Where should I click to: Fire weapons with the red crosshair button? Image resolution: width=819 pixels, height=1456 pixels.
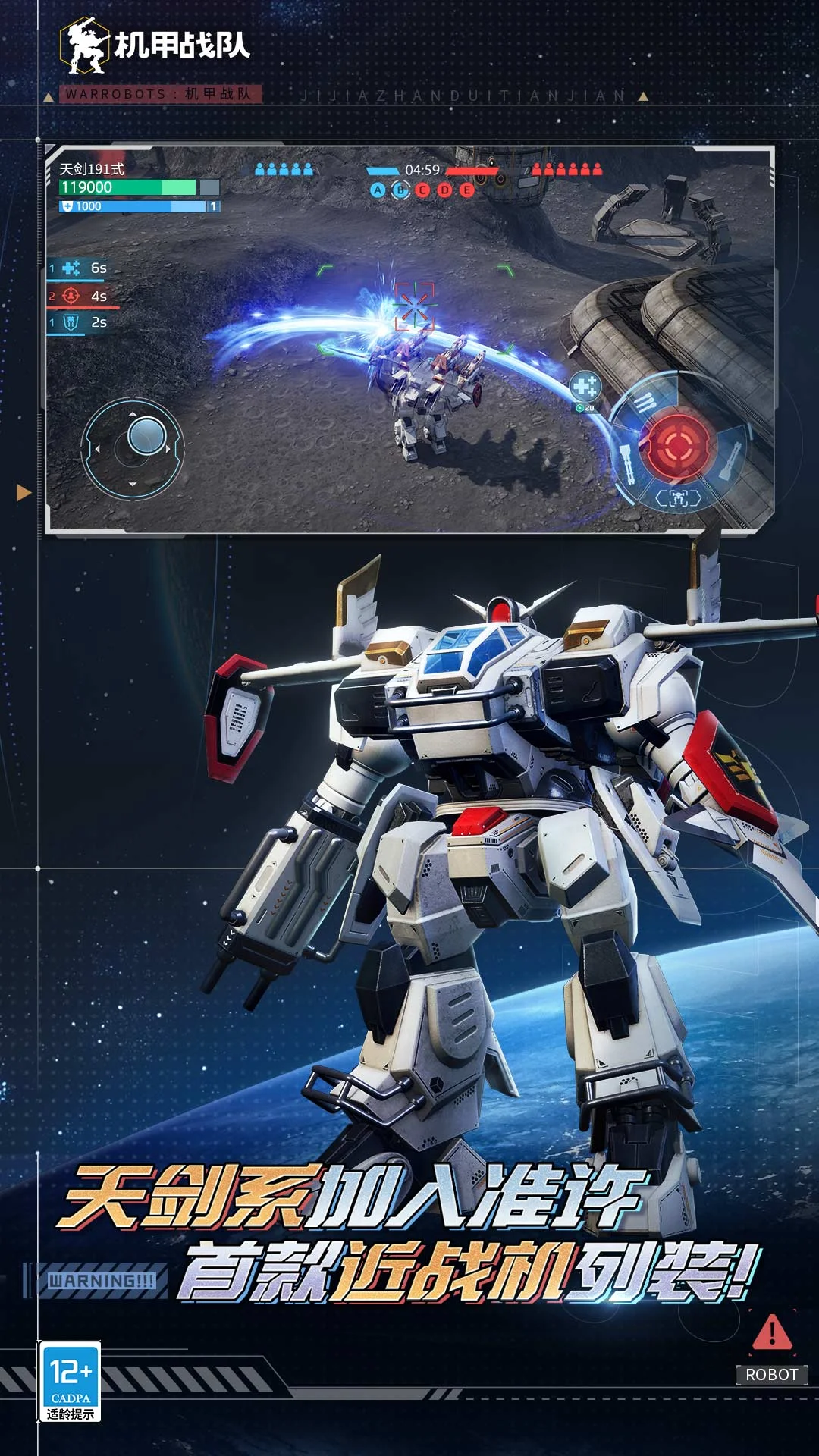(677, 445)
